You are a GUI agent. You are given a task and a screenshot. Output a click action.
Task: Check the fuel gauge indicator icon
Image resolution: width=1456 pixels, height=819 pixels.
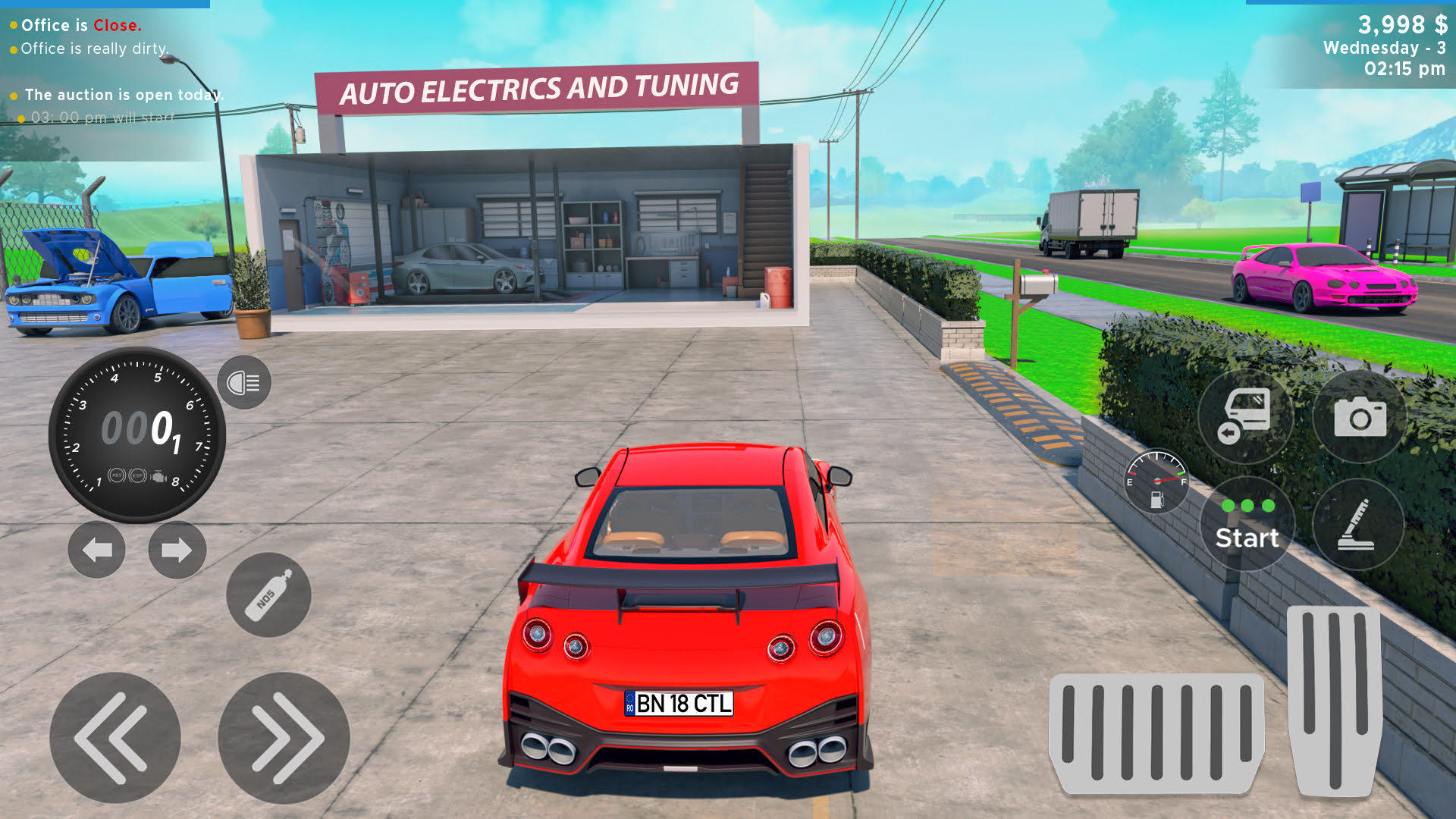click(x=1156, y=480)
